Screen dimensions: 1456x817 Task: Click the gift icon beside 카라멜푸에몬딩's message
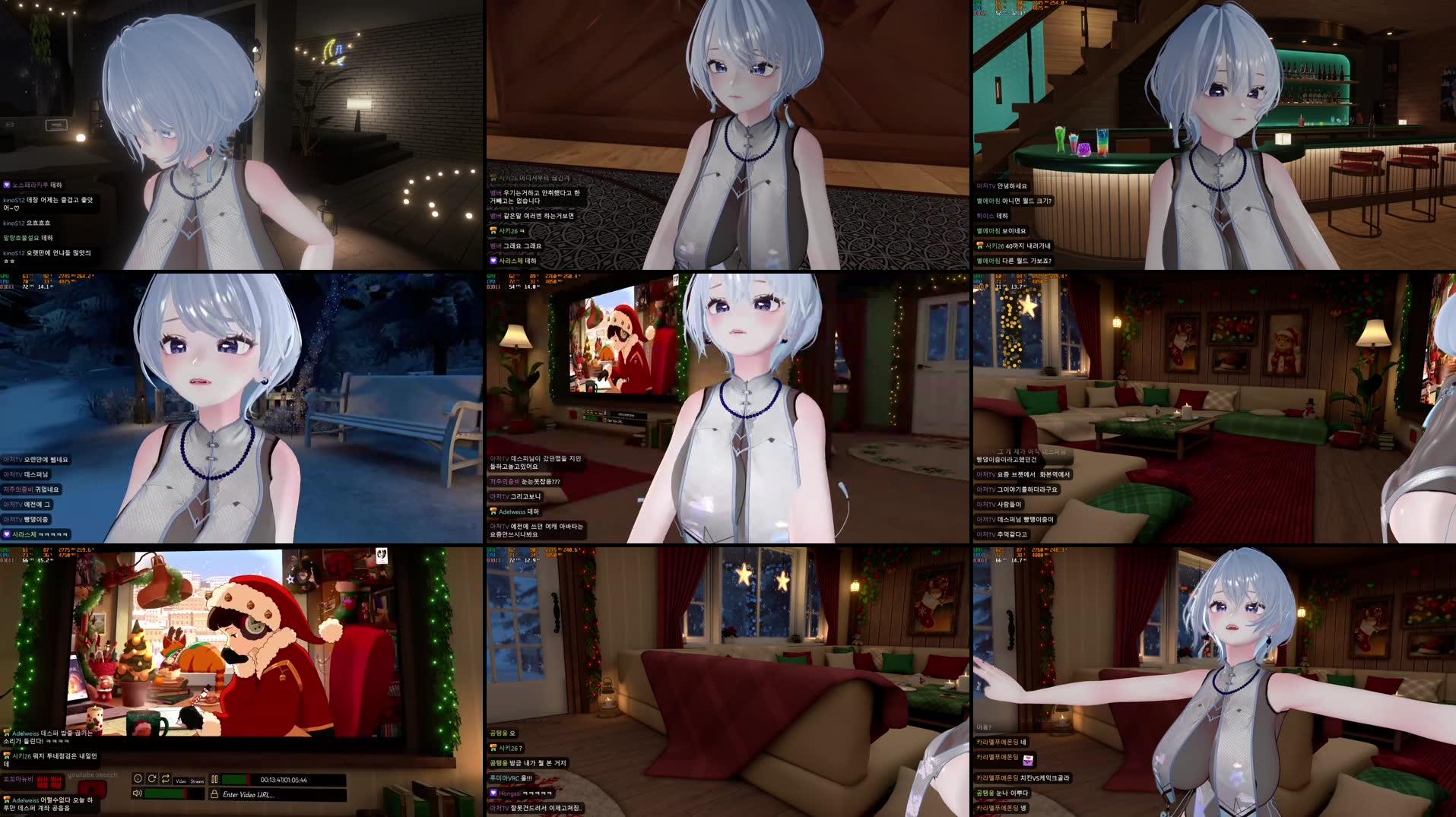click(1028, 760)
